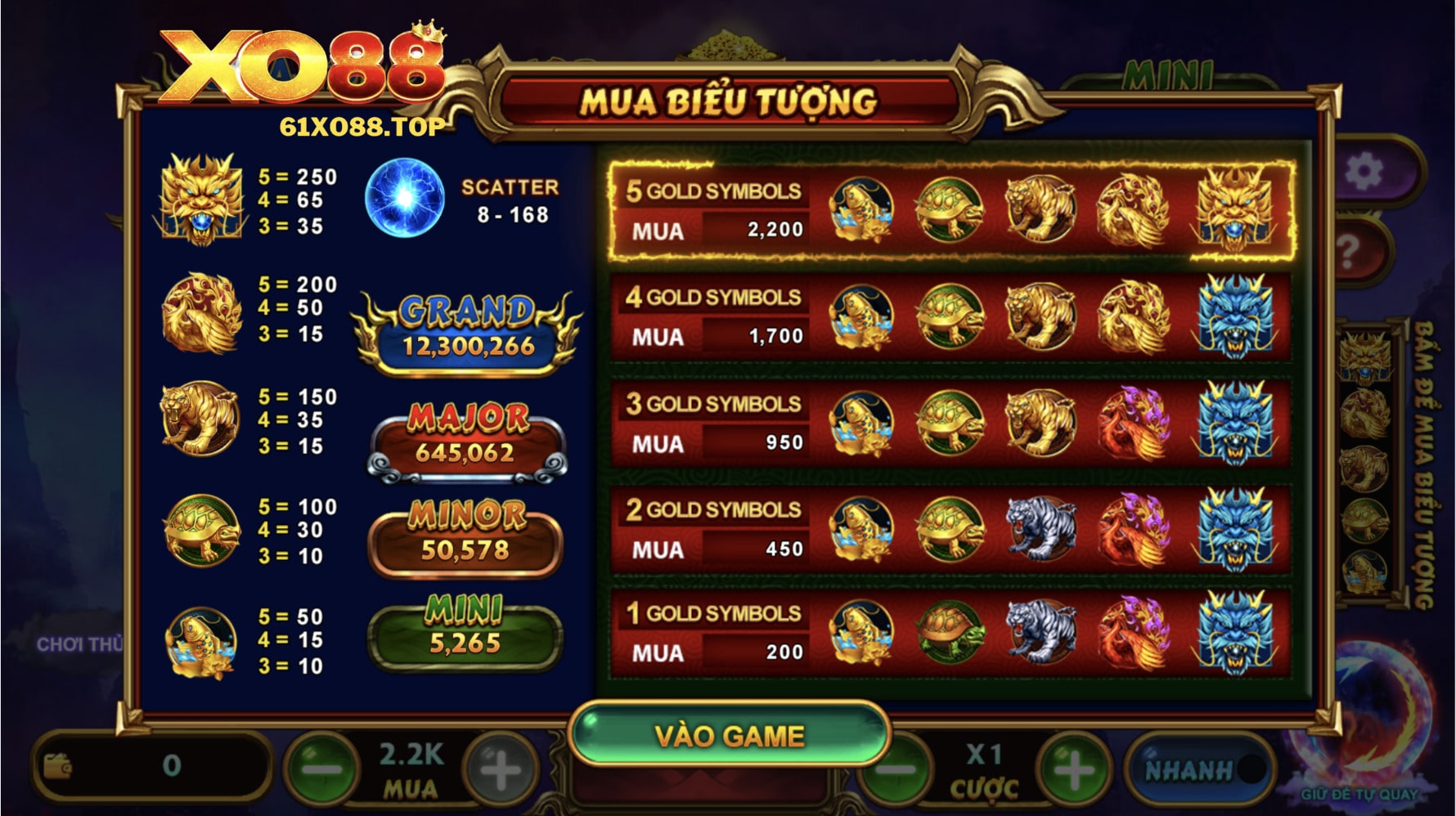The width and height of the screenshot is (1456, 816).
Task: Select the 5 Gold Symbols purchase option
Action: 951,210
